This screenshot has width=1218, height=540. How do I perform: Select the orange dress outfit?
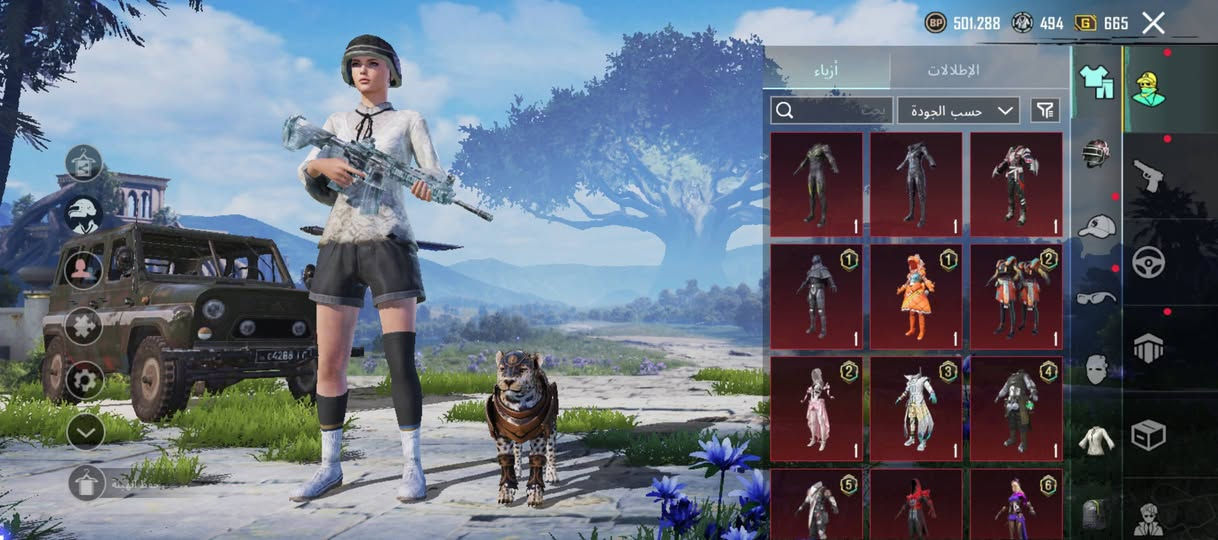pyautogui.click(x=916, y=297)
